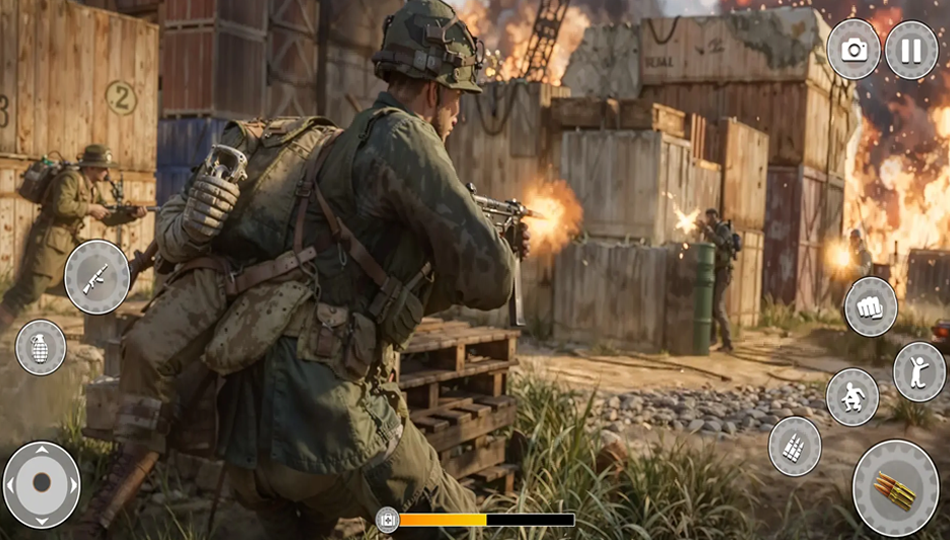Screen dimensions: 950x540
Task: Use the fist melee attack
Action: point(870,307)
